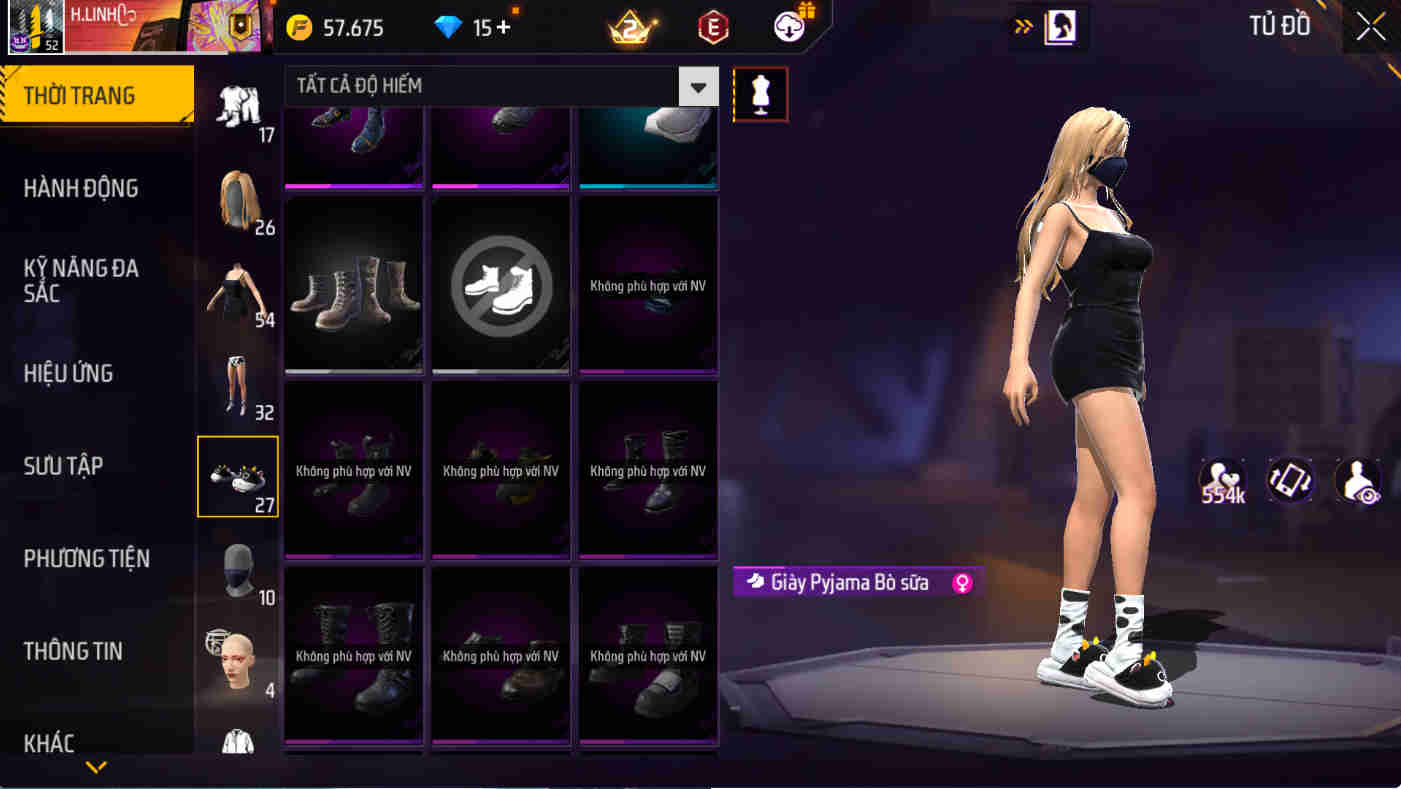Select the shoes category icon in sidebar
This screenshot has height=789, width=1401.
tap(238, 477)
